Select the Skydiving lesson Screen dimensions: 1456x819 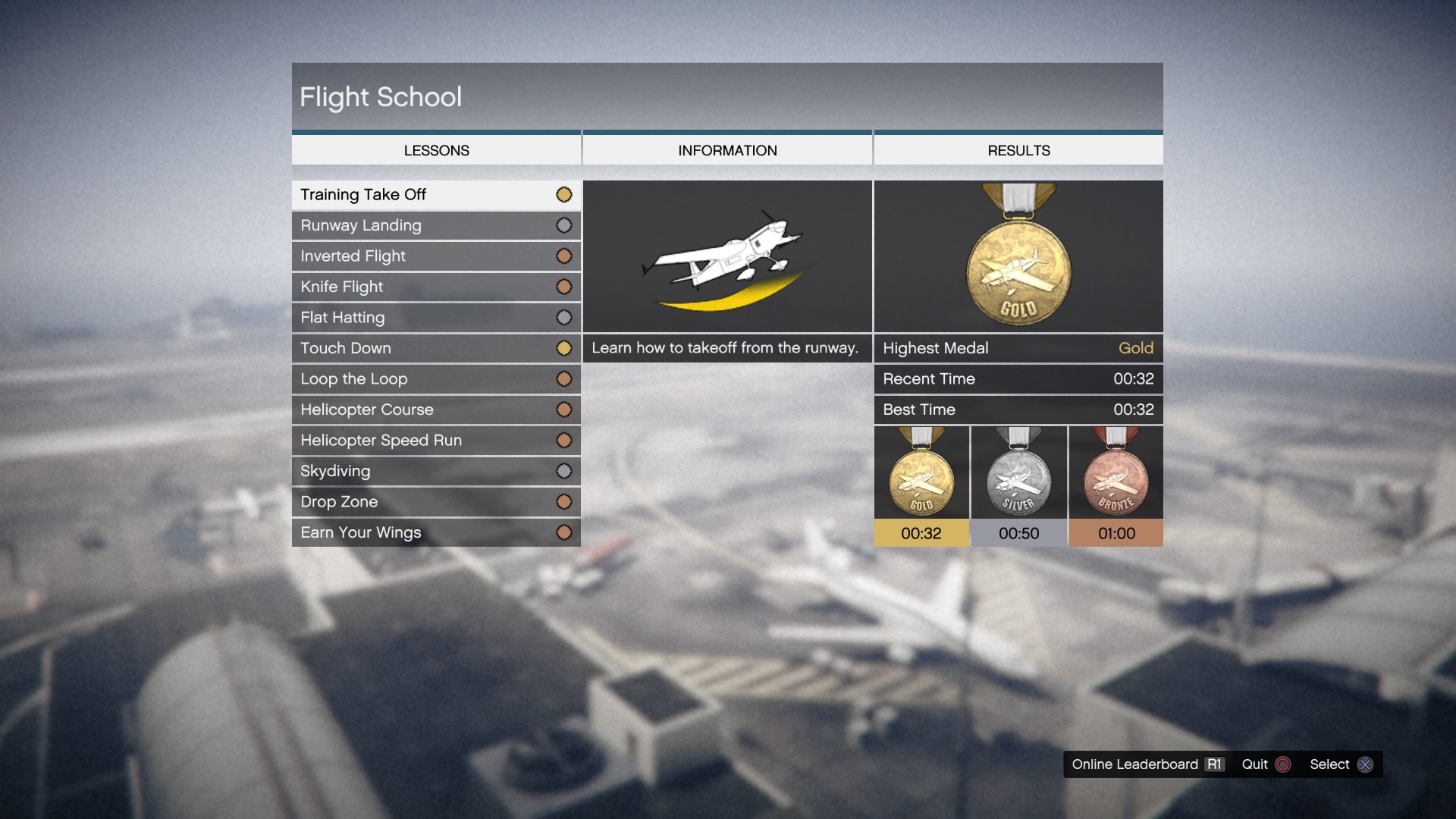[x=436, y=471]
